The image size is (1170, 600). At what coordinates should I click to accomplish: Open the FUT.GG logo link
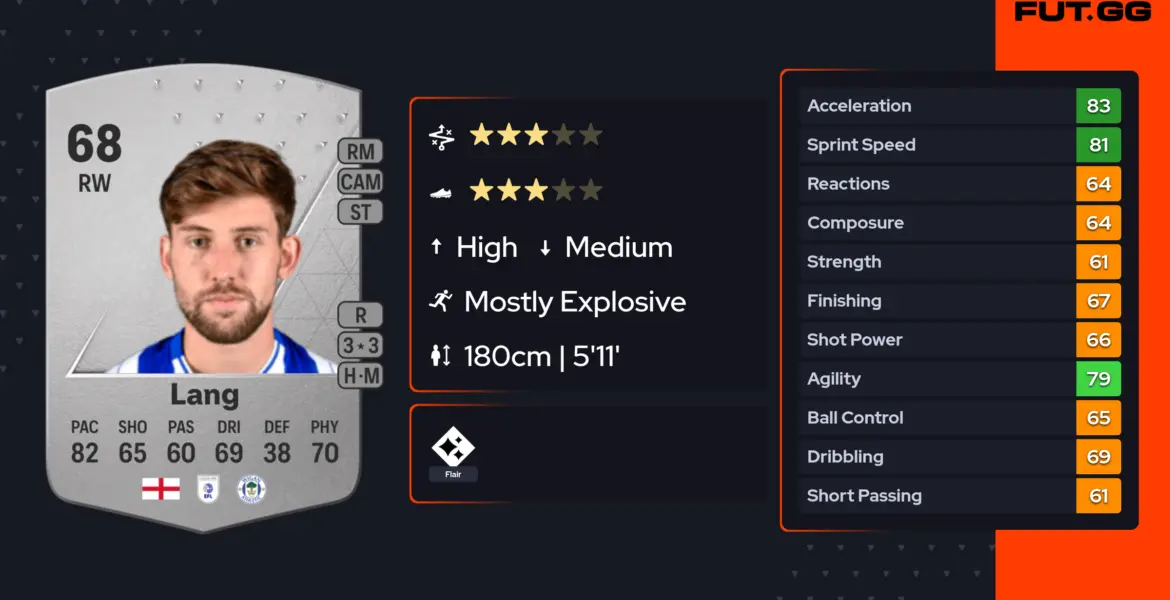click(1083, 12)
